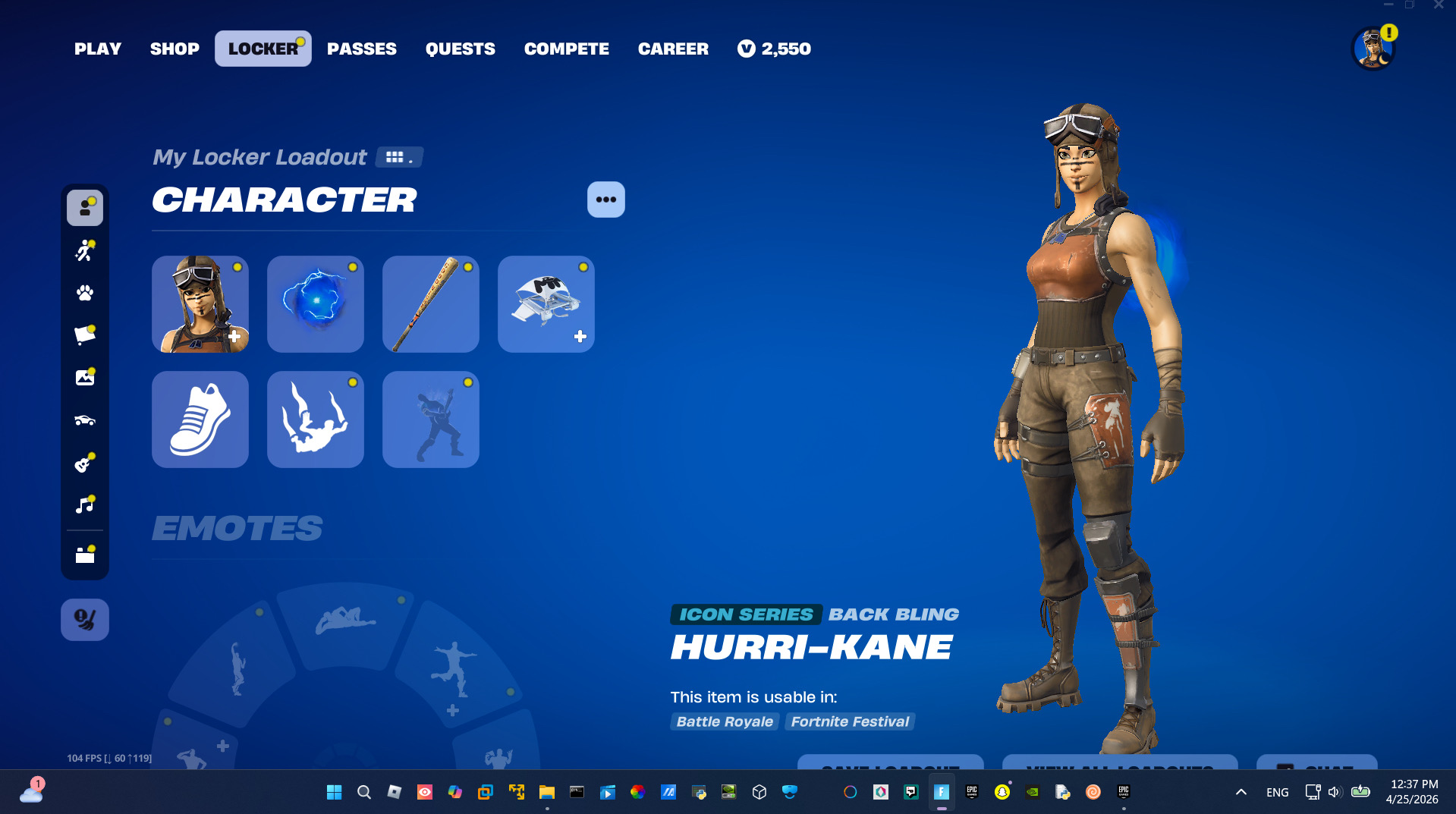This screenshot has height=814, width=1456.
Task: Open the Quests tab
Action: (461, 49)
